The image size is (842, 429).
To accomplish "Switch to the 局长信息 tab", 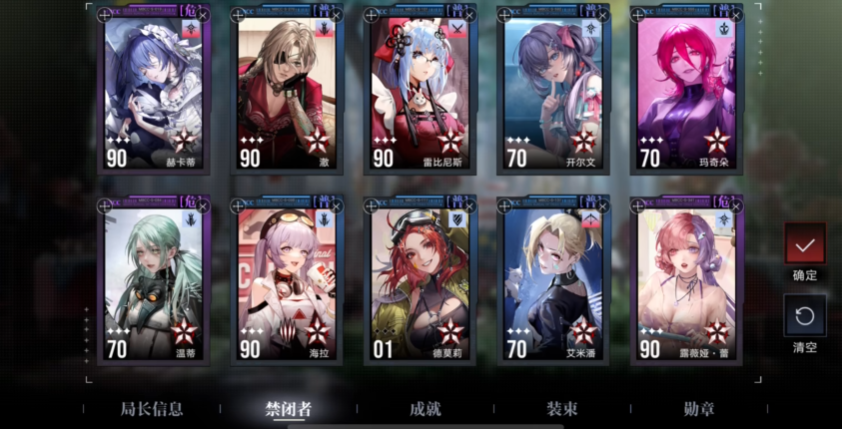I will pyautogui.click(x=152, y=409).
